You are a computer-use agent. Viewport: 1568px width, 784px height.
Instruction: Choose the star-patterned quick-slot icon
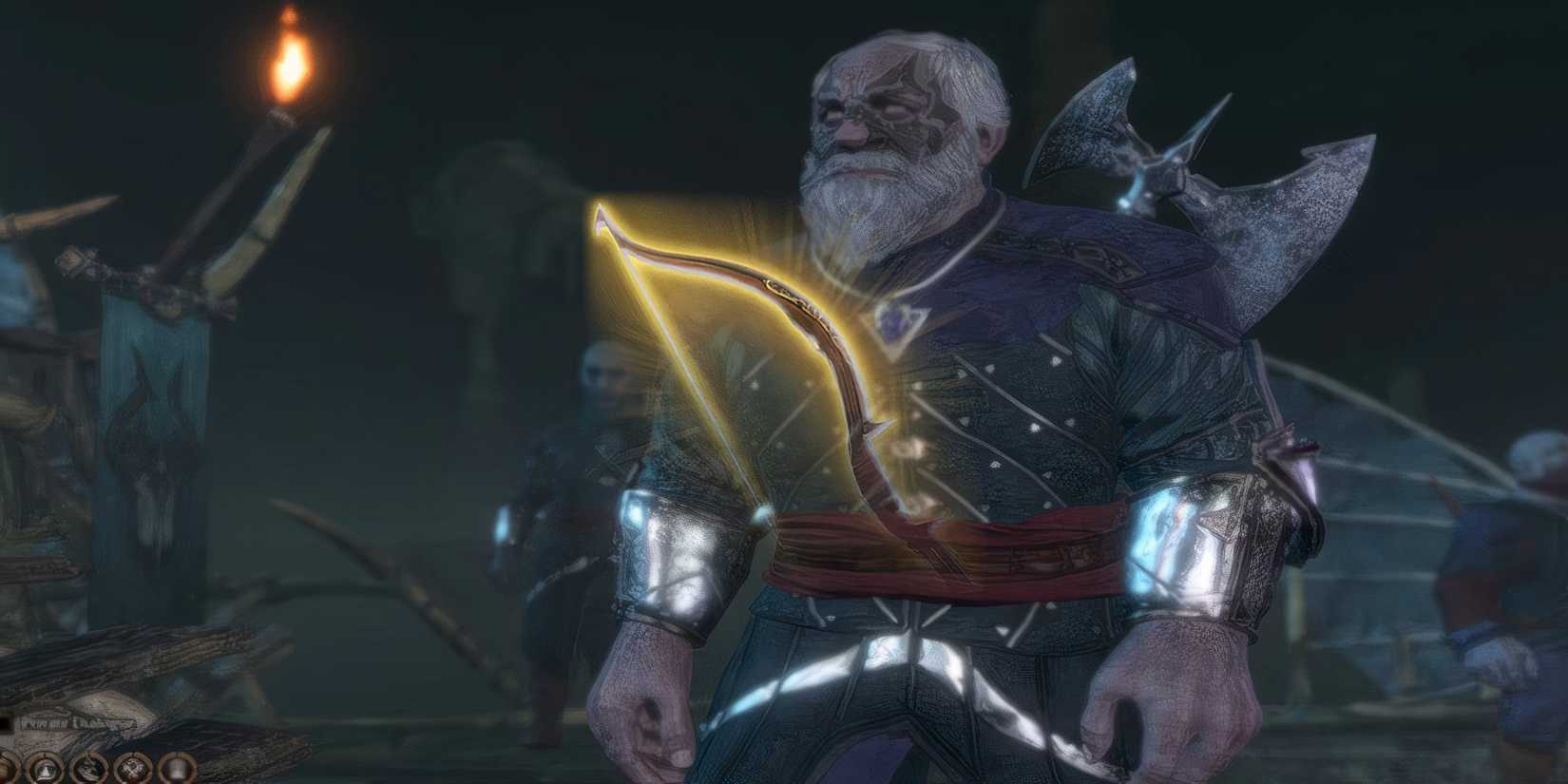pyautogui.click(x=133, y=770)
